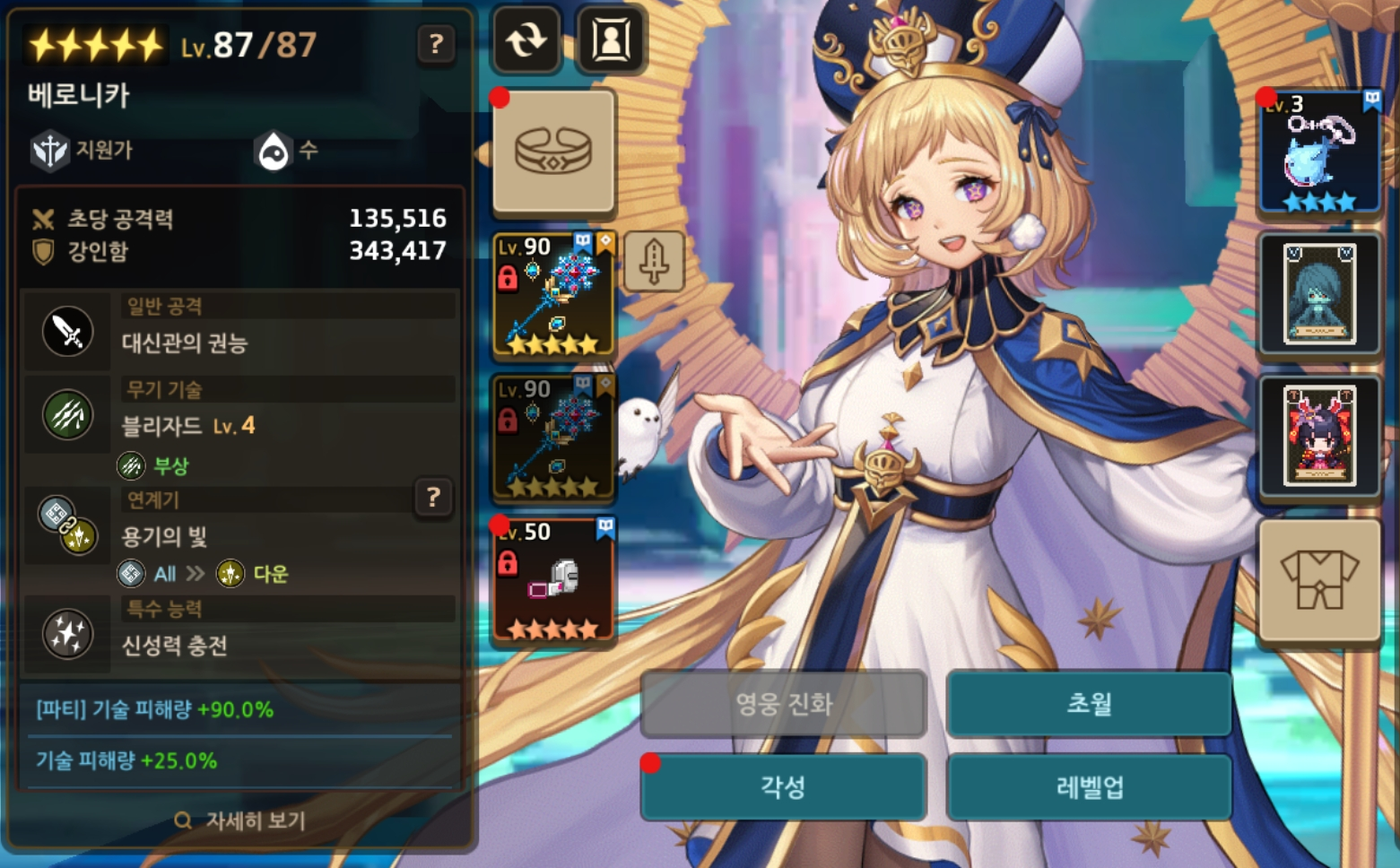The height and width of the screenshot is (868, 1400).
Task: View the 신성력 충전 special ability icon
Action: pos(68,634)
